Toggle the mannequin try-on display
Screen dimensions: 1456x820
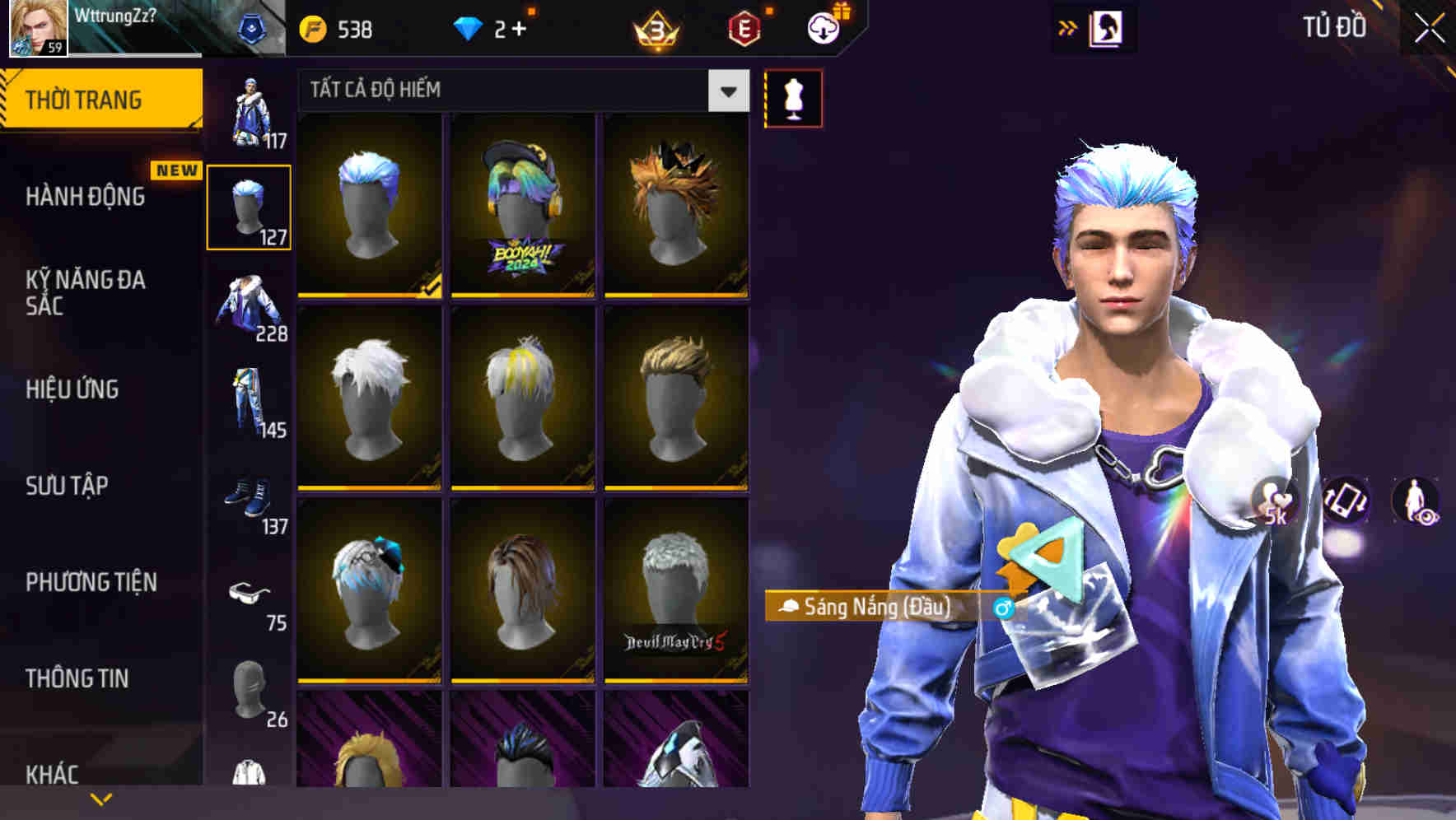(x=793, y=96)
